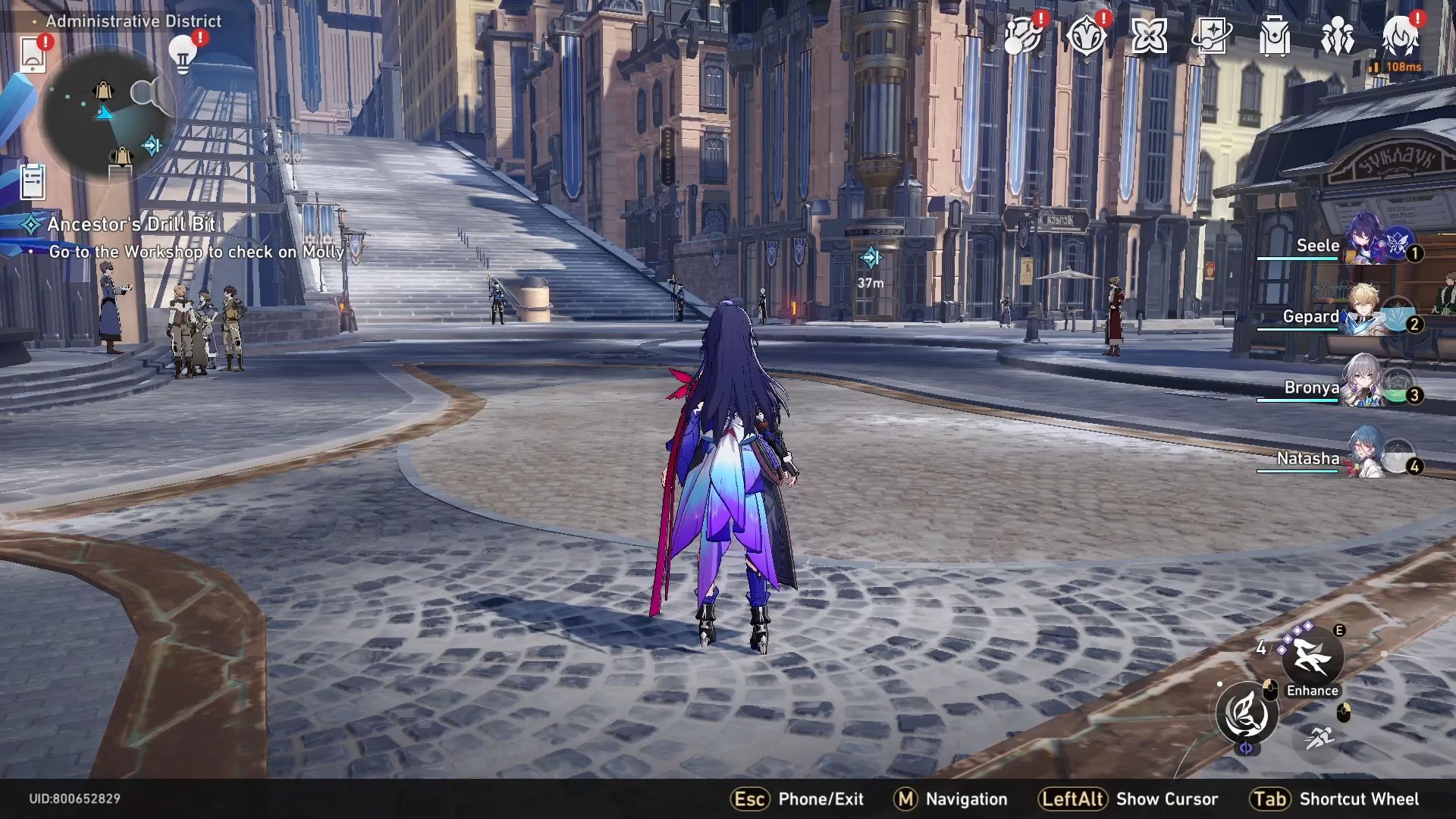Open the diamond emblem icon with star
1456x819 pixels.
(x=1085, y=36)
